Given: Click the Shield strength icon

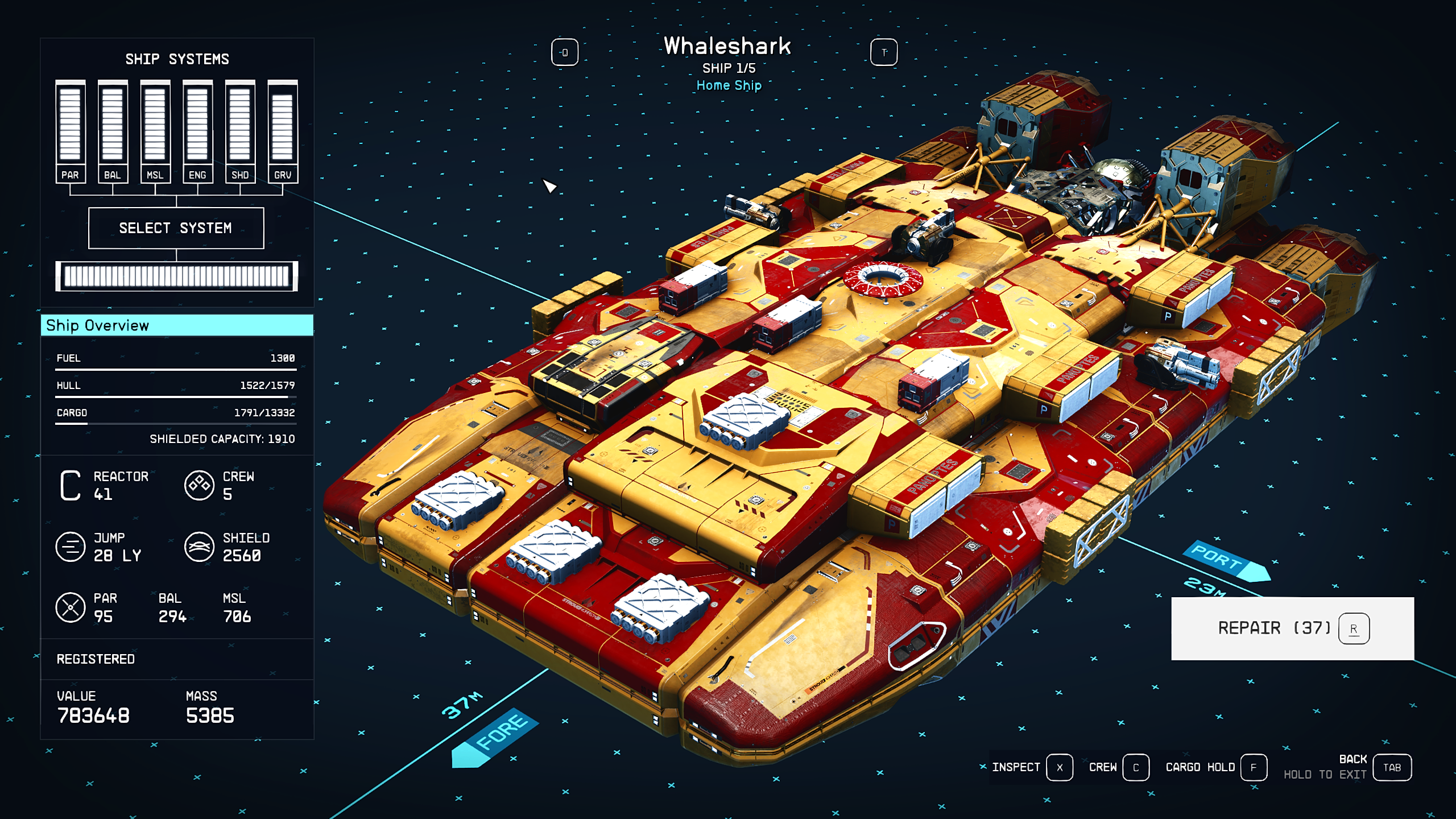Looking at the screenshot, I should click(x=199, y=548).
